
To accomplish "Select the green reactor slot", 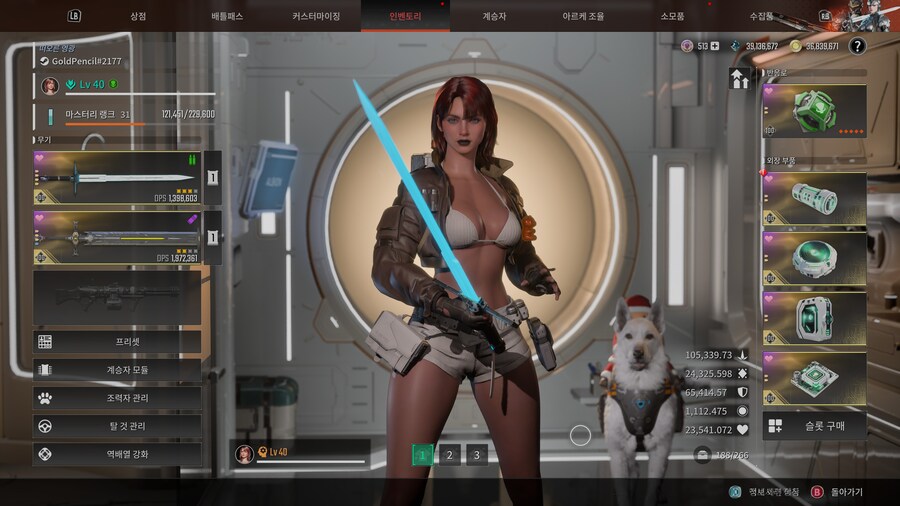I will (x=814, y=110).
